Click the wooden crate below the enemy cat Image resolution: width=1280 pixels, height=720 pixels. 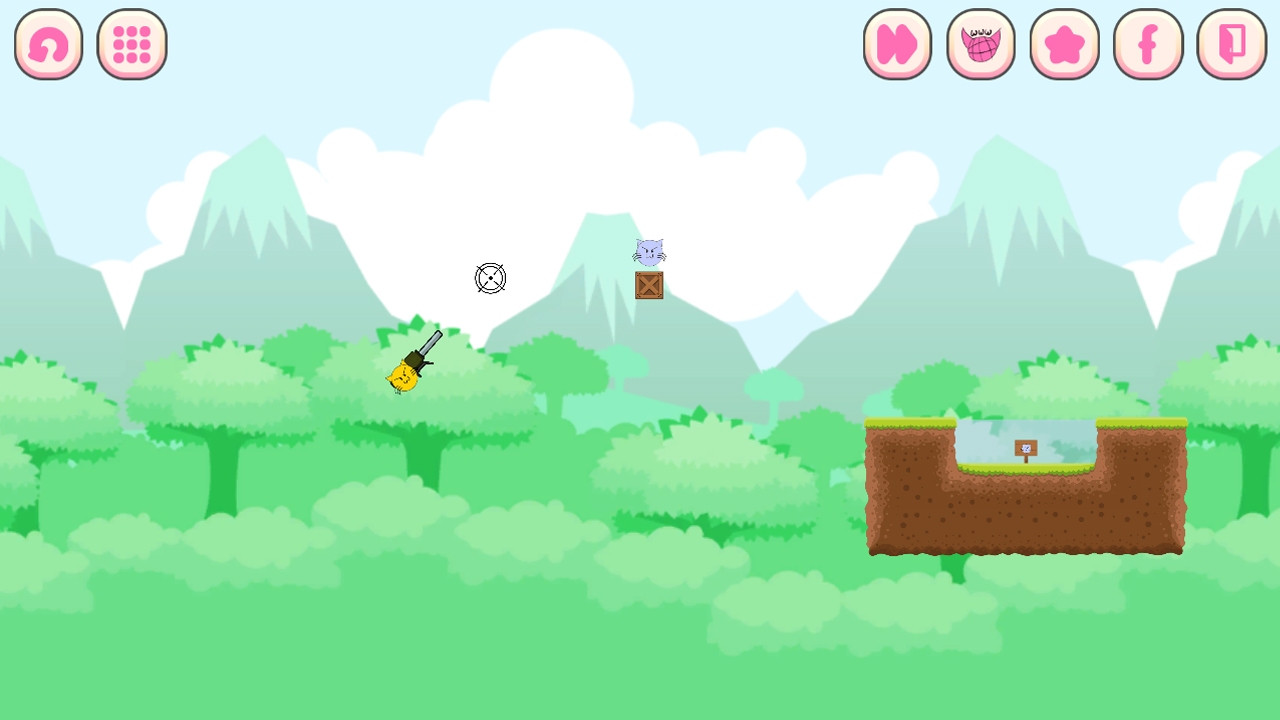[649, 286]
